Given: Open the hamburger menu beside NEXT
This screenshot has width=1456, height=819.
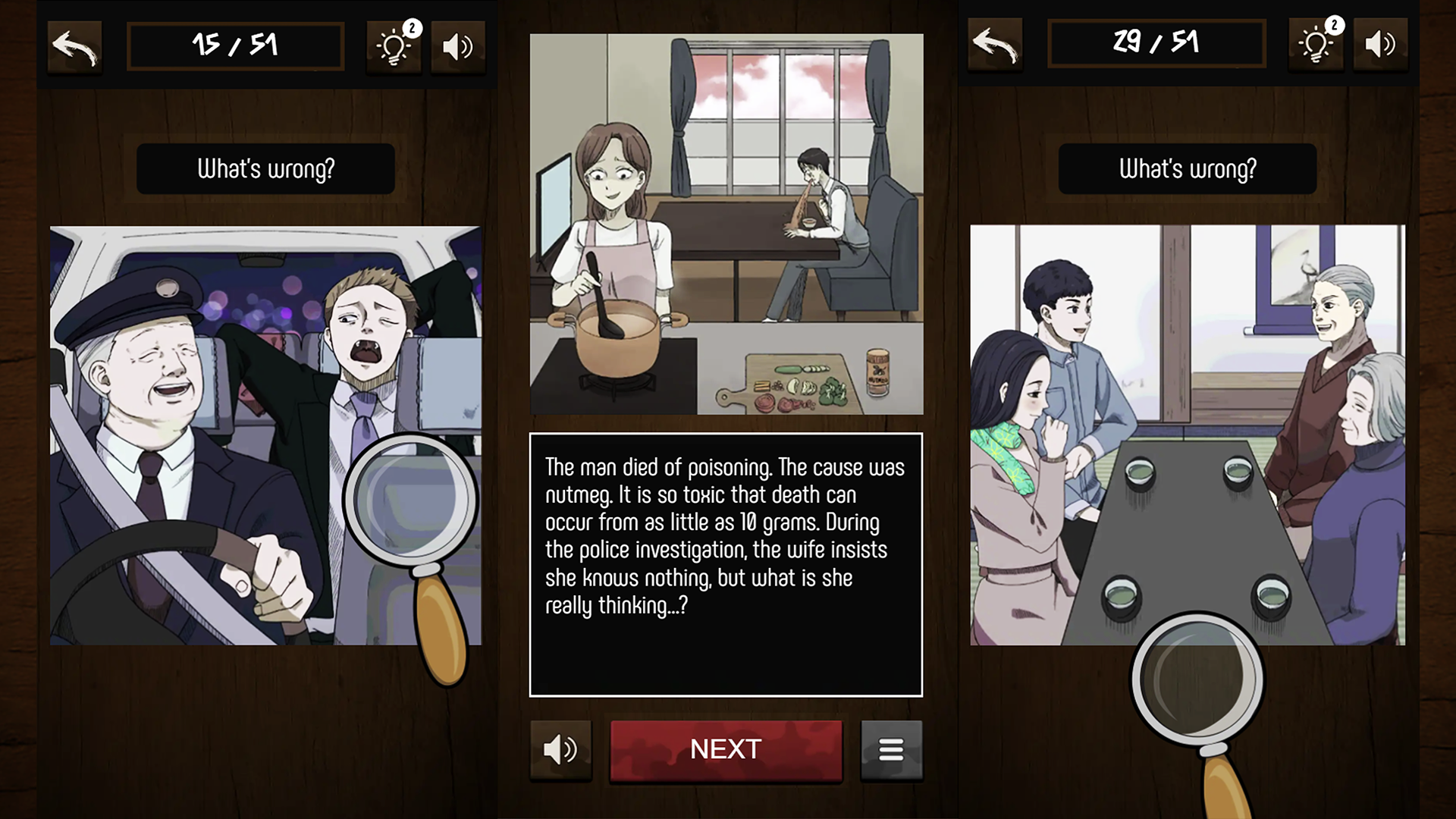Looking at the screenshot, I should pyautogui.click(x=891, y=749).
